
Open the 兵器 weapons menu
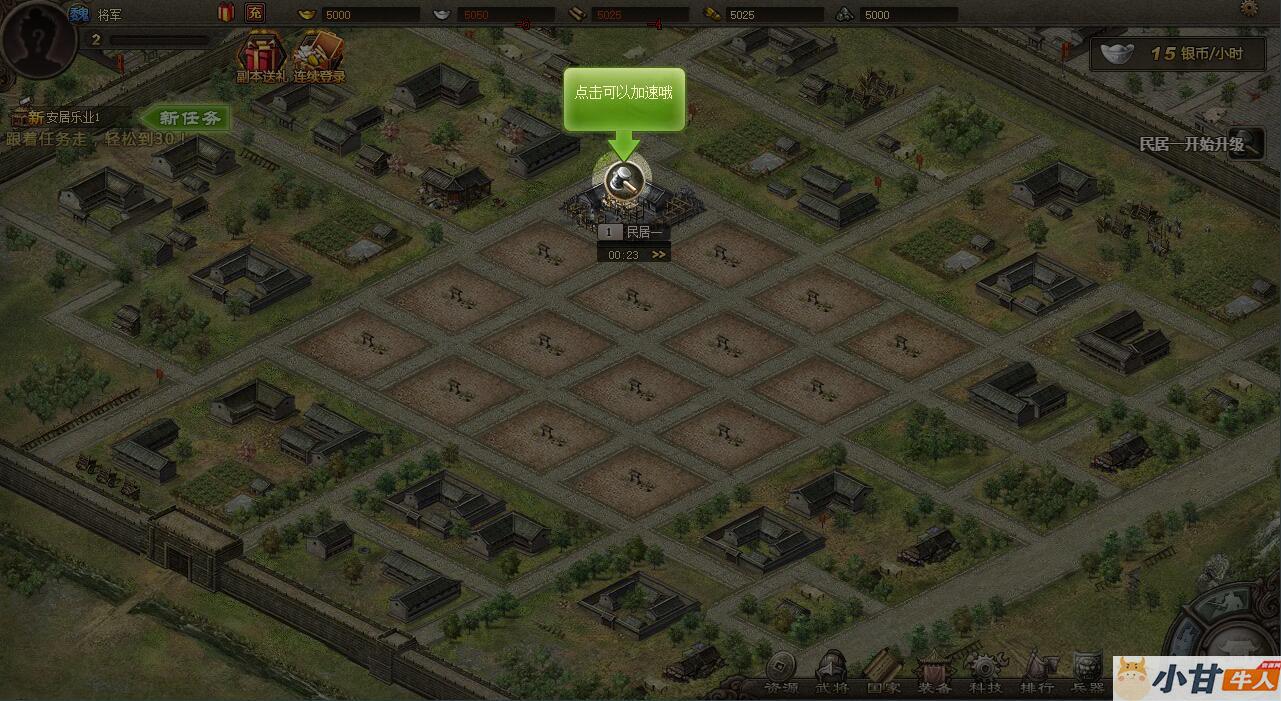[1087, 676]
